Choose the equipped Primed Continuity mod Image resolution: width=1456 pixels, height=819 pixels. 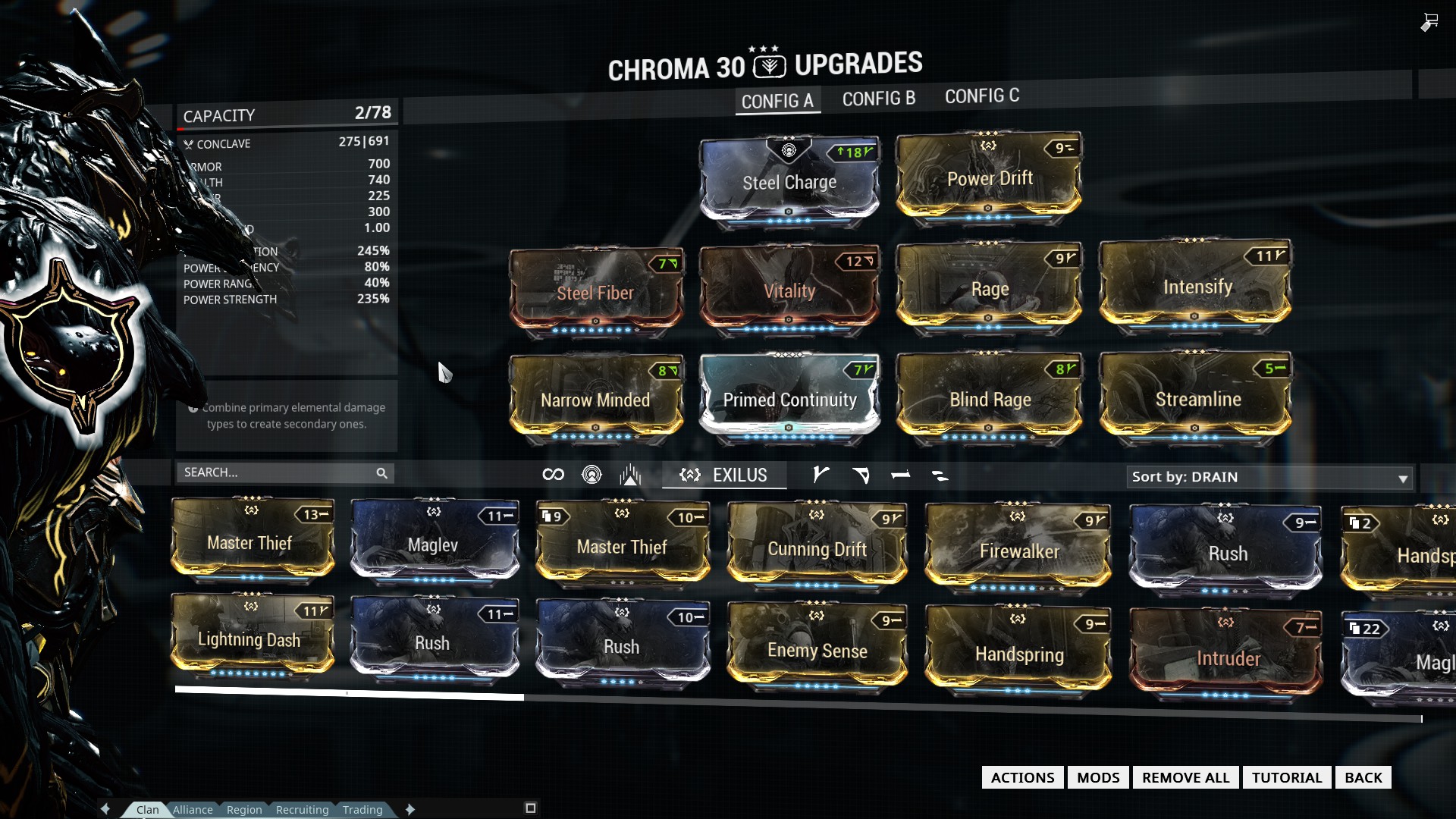(x=789, y=399)
